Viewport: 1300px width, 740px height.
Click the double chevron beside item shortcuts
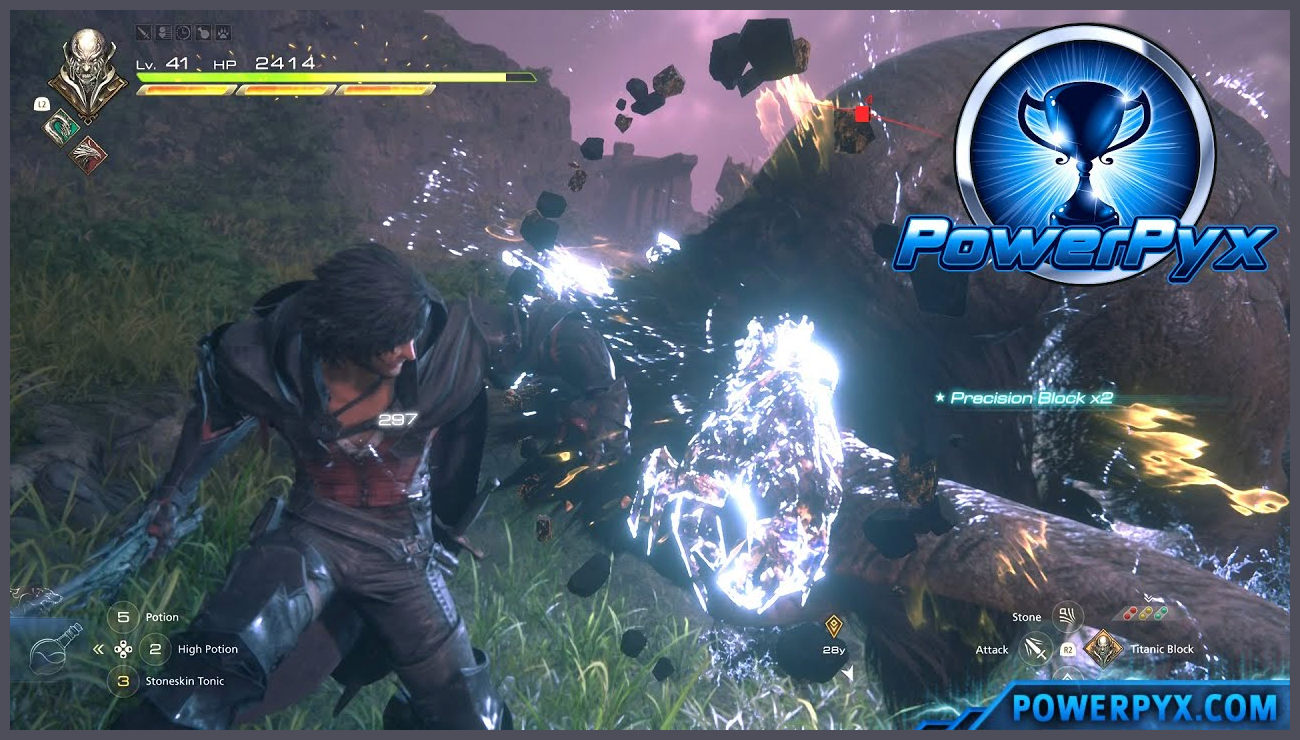(x=97, y=648)
